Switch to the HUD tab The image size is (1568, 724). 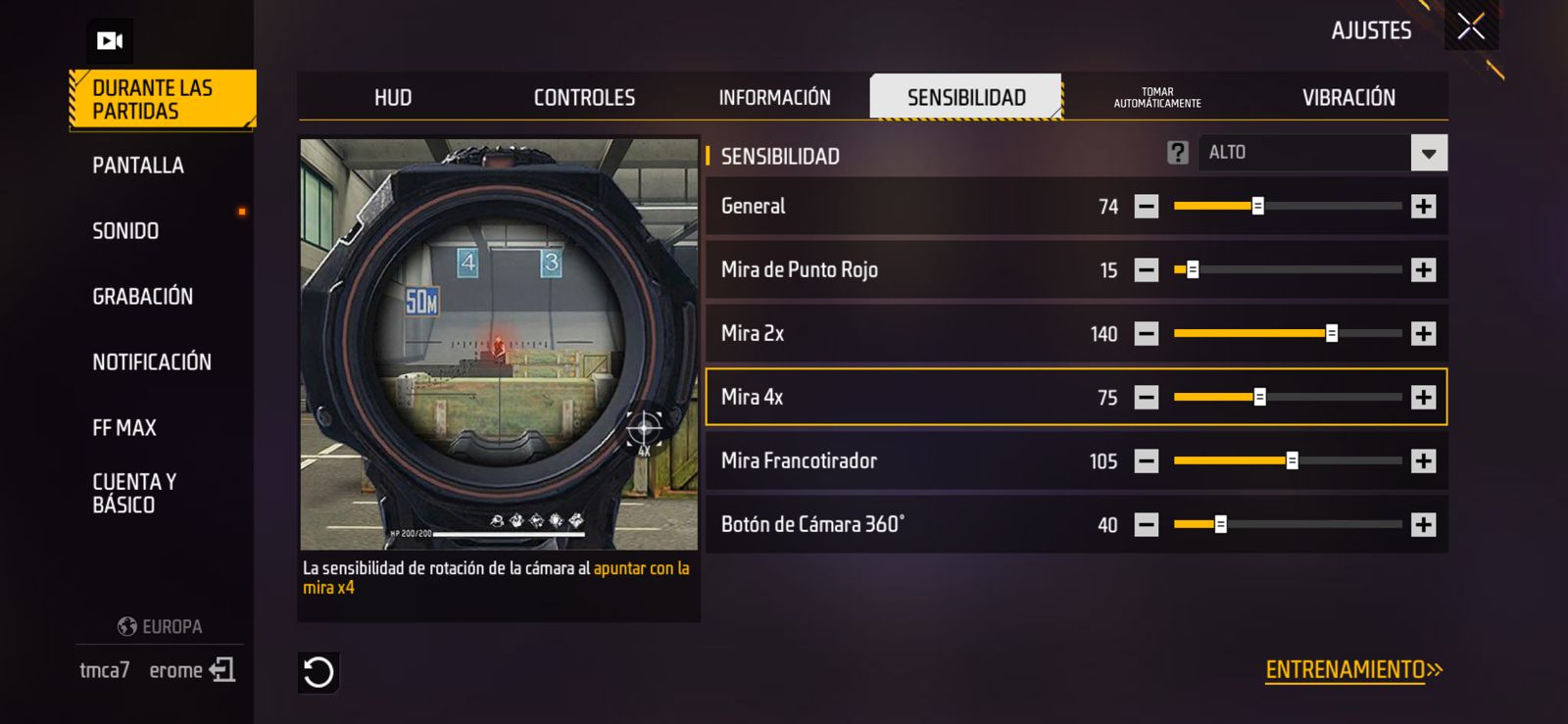click(393, 98)
